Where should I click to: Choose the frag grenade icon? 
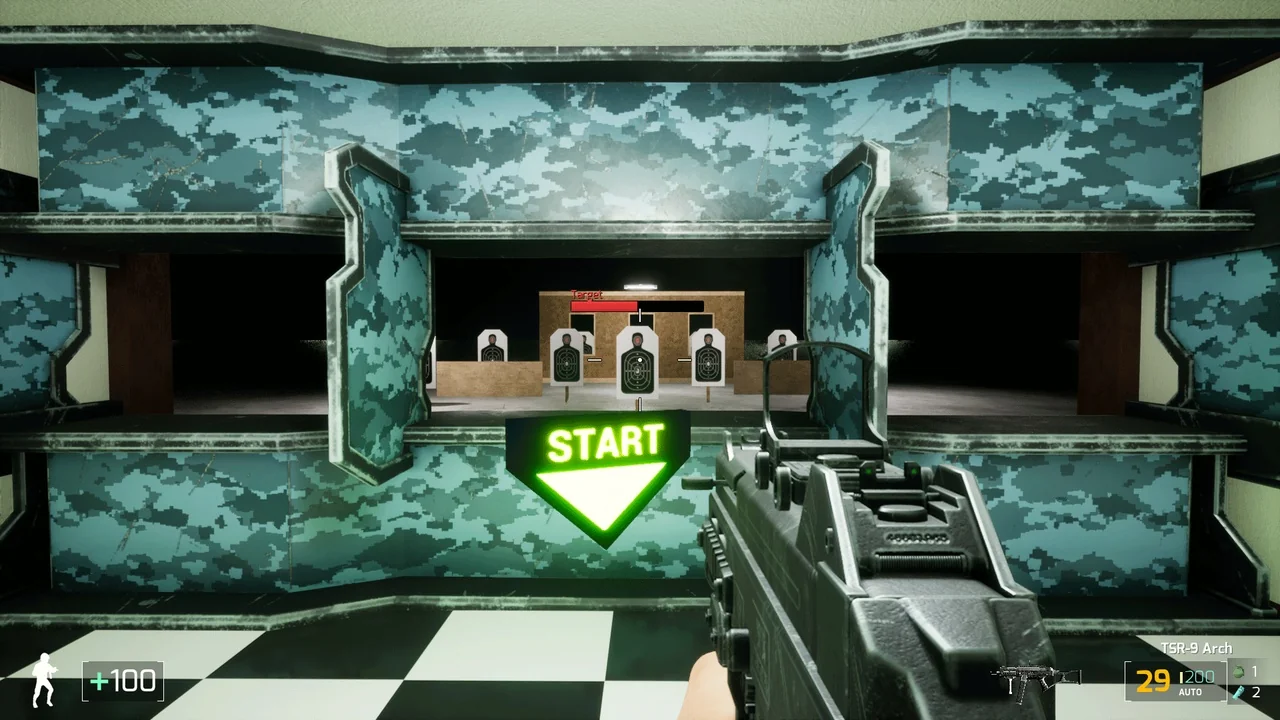1240,671
